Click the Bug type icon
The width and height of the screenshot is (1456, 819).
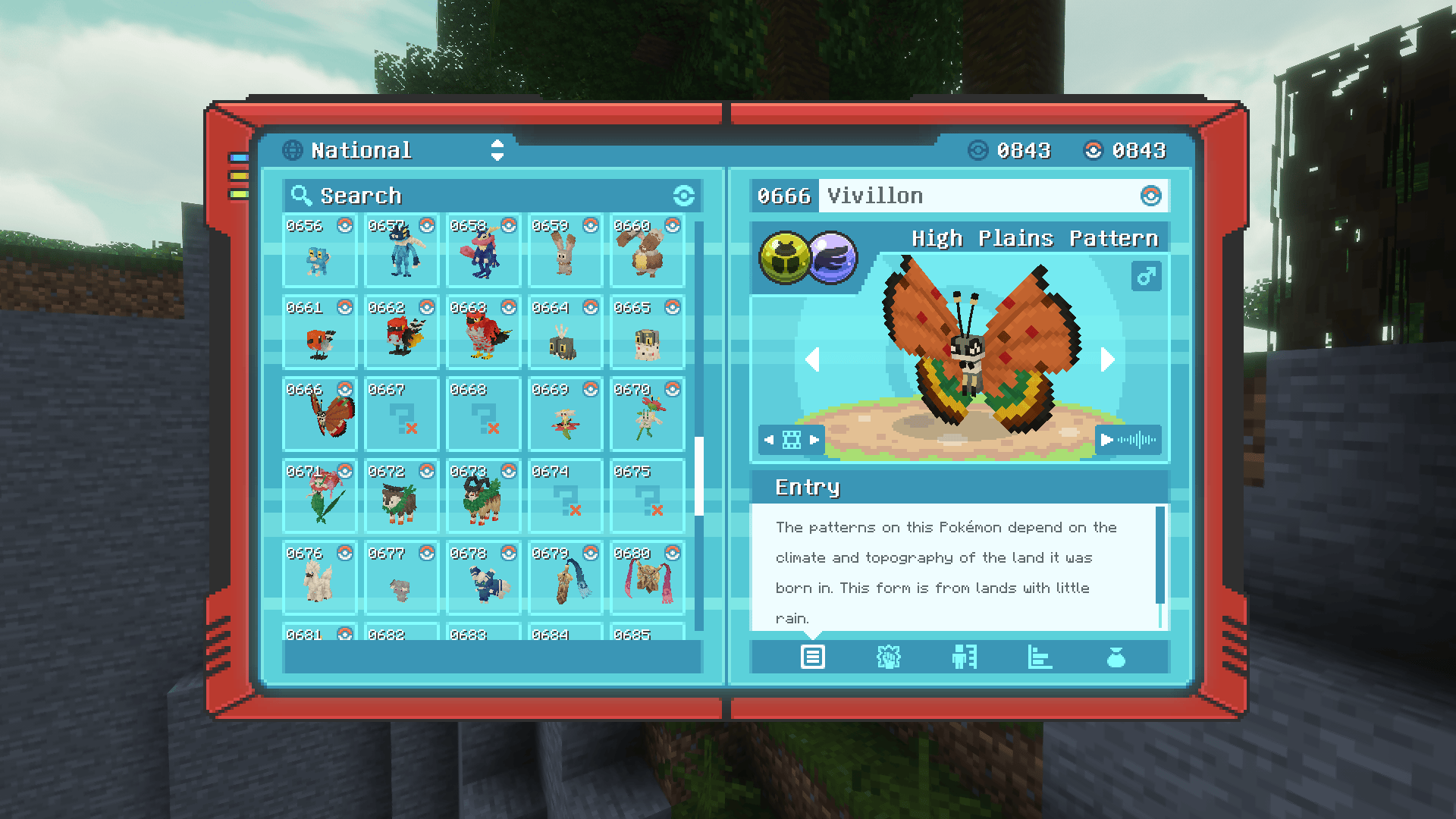pyautogui.click(x=784, y=258)
